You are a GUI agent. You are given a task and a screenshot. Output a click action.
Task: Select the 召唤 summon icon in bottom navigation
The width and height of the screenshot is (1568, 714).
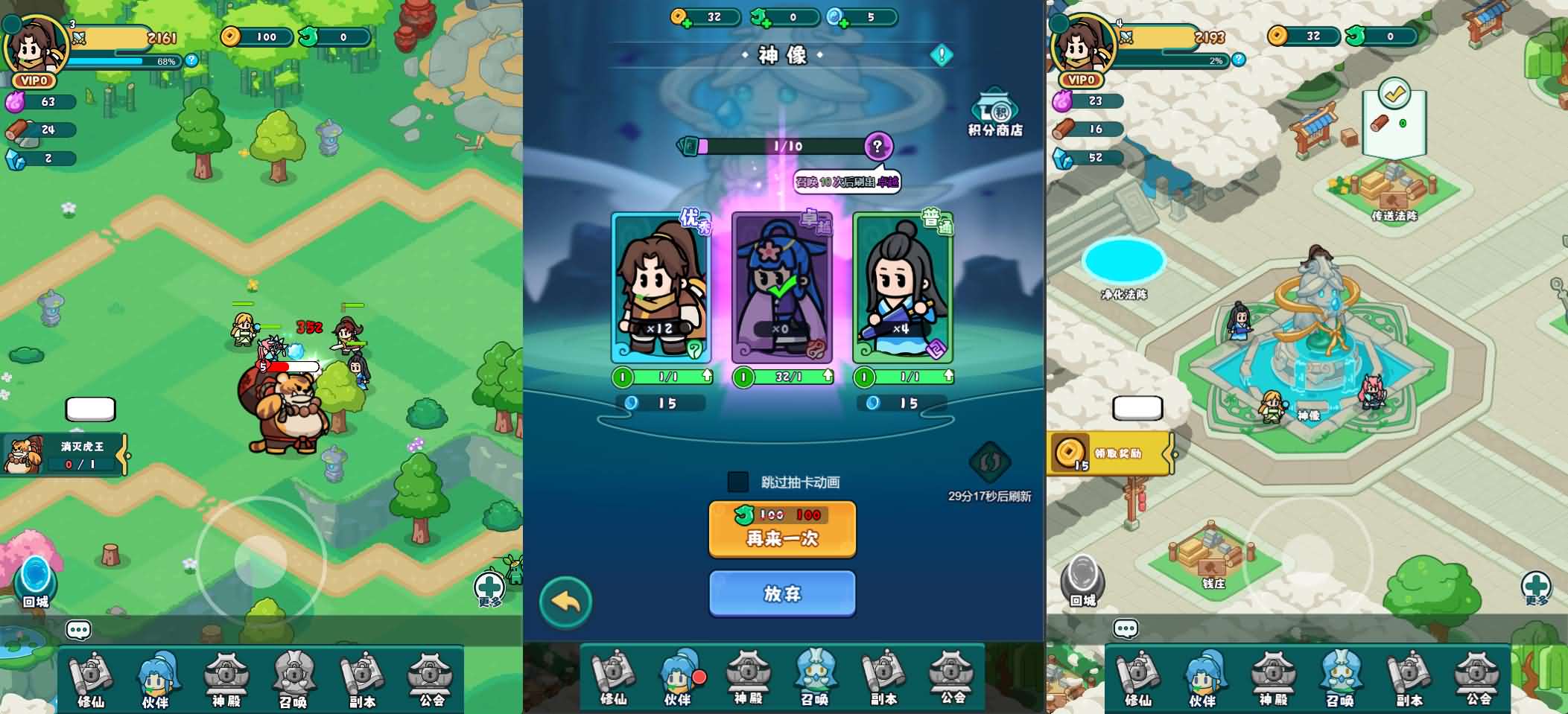pyautogui.click(x=816, y=675)
